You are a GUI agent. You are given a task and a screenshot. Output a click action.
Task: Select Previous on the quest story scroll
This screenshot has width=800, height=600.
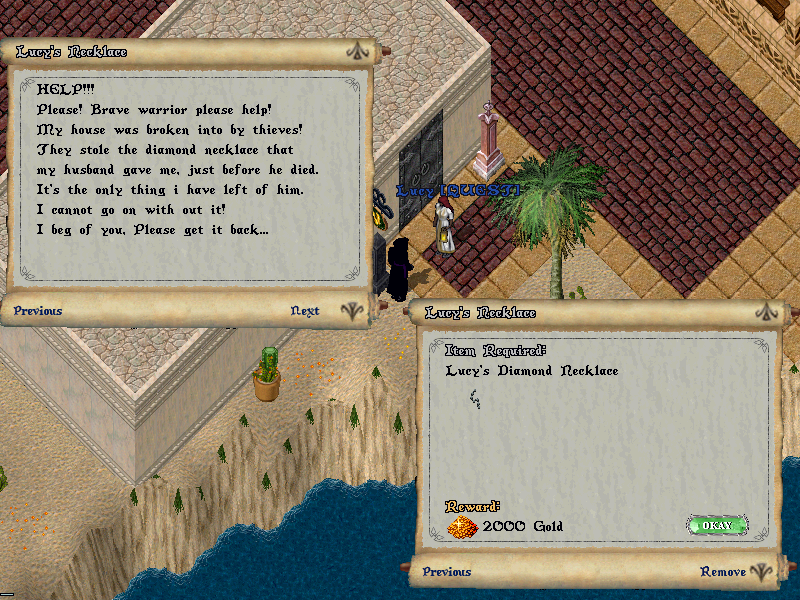pos(38,311)
